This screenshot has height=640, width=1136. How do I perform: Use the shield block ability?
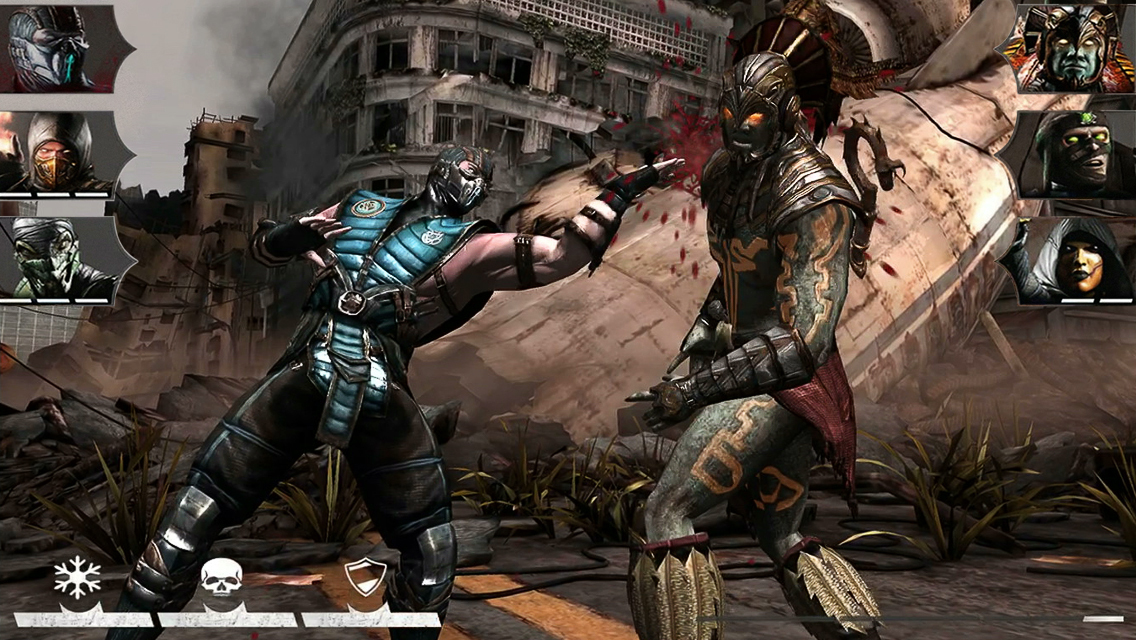[365, 580]
